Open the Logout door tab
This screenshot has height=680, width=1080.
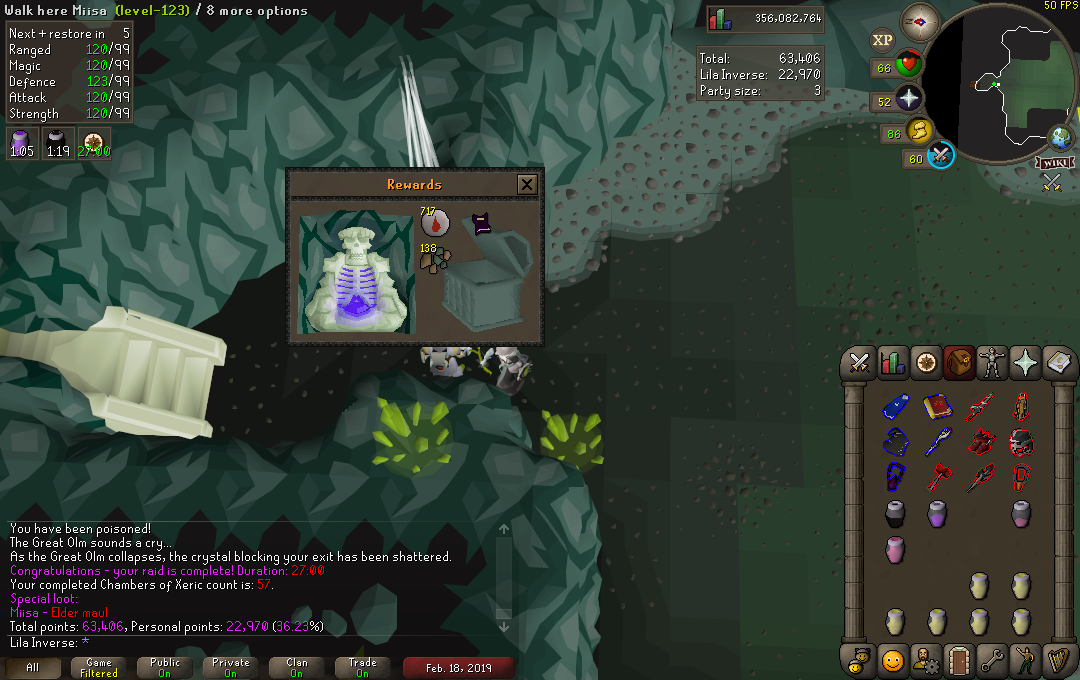958,660
